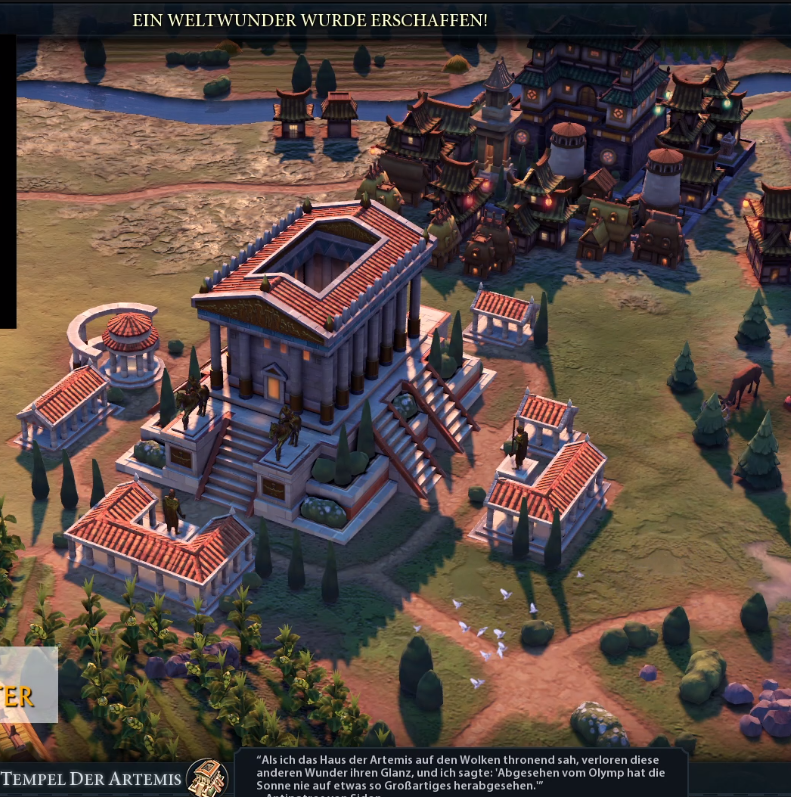Click the Tempel der Artemis wonder icon

(x=207, y=777)
